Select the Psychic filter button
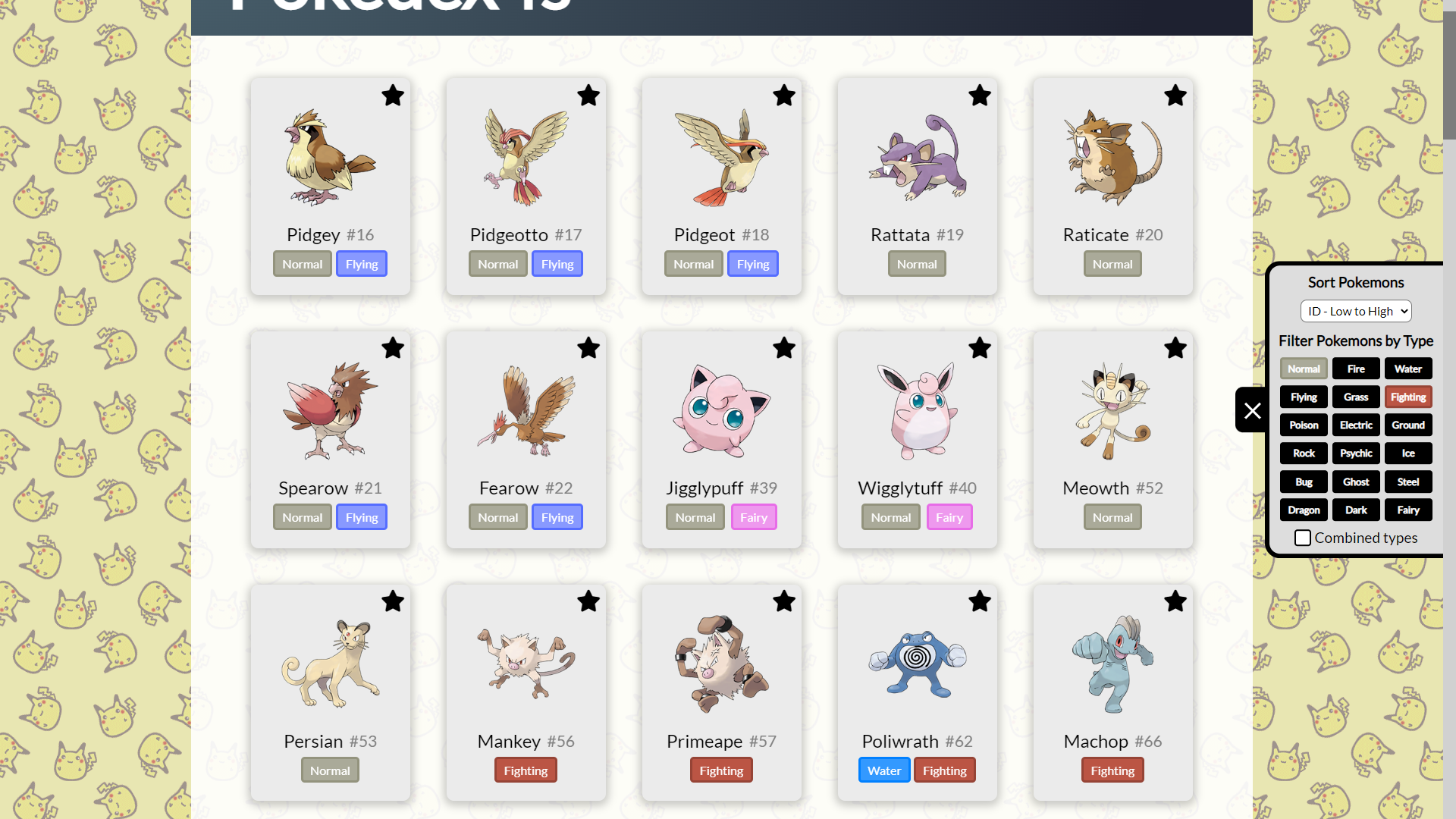 pyautogui.click(x=1356, y=453)
